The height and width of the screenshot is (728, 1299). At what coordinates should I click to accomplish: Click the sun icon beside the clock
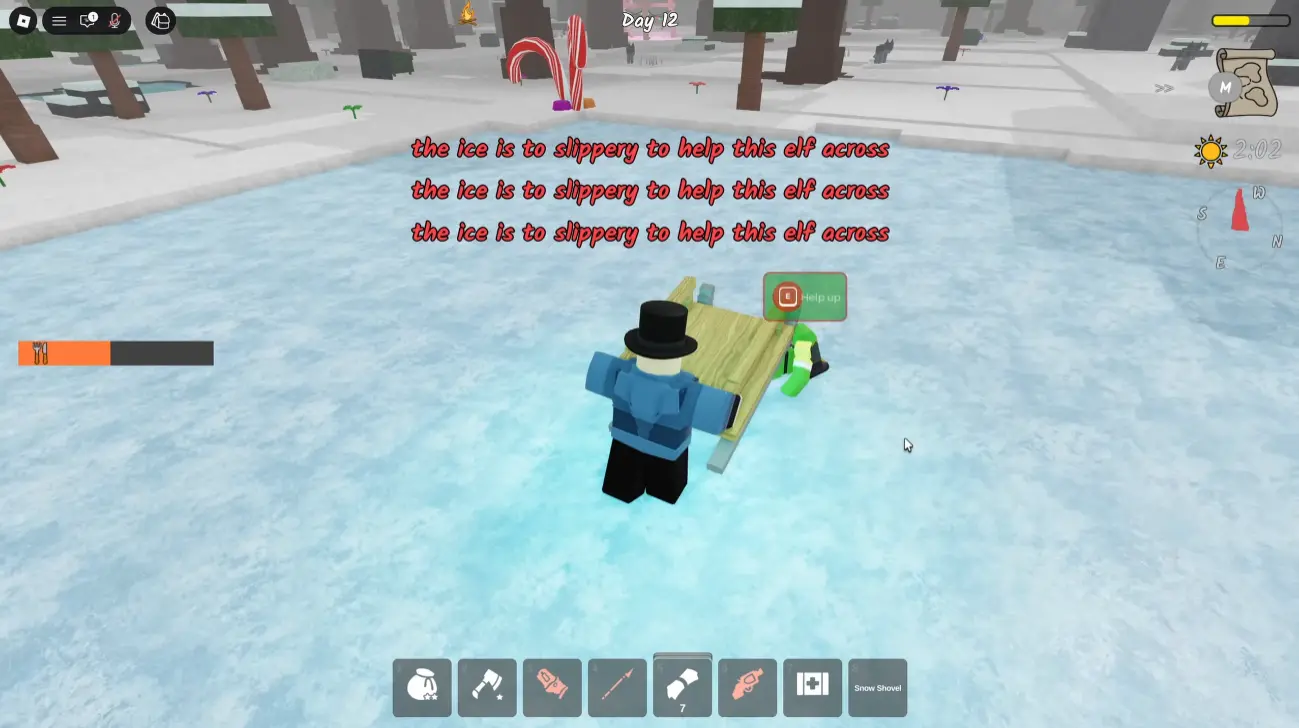(x=1210, y=151)
